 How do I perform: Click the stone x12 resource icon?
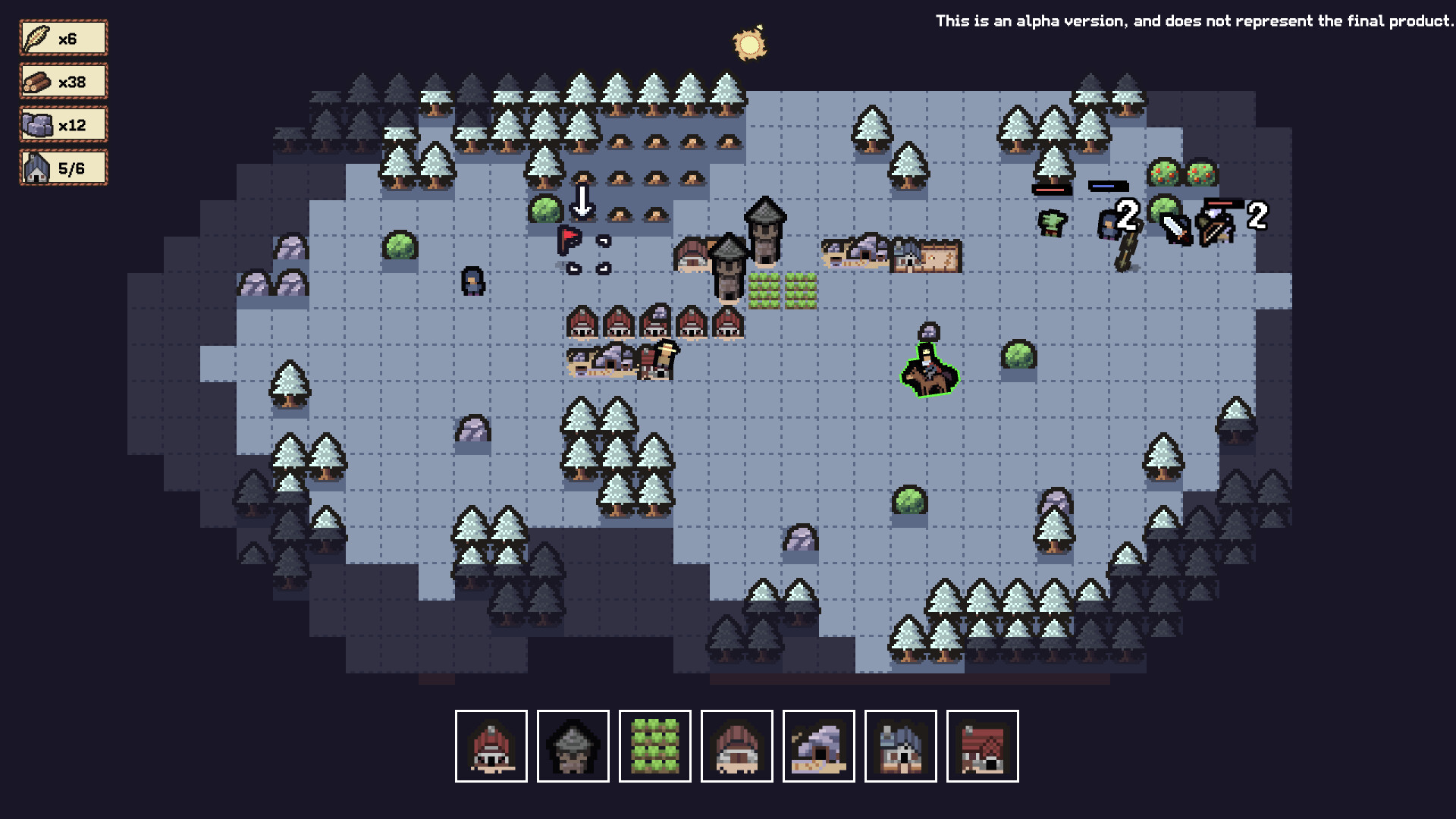point(63,124)
